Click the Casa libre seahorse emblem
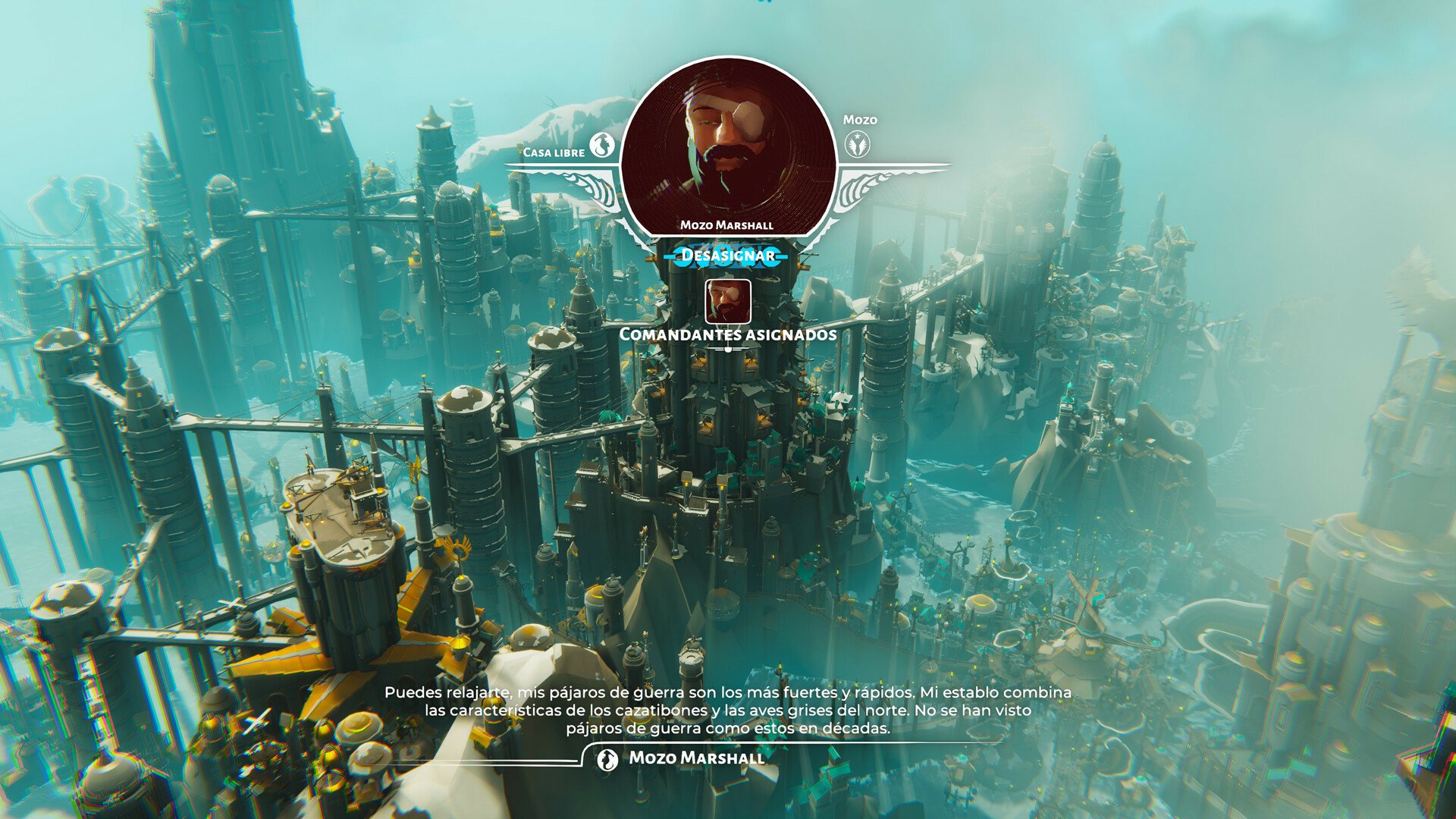 click(603, 144)
